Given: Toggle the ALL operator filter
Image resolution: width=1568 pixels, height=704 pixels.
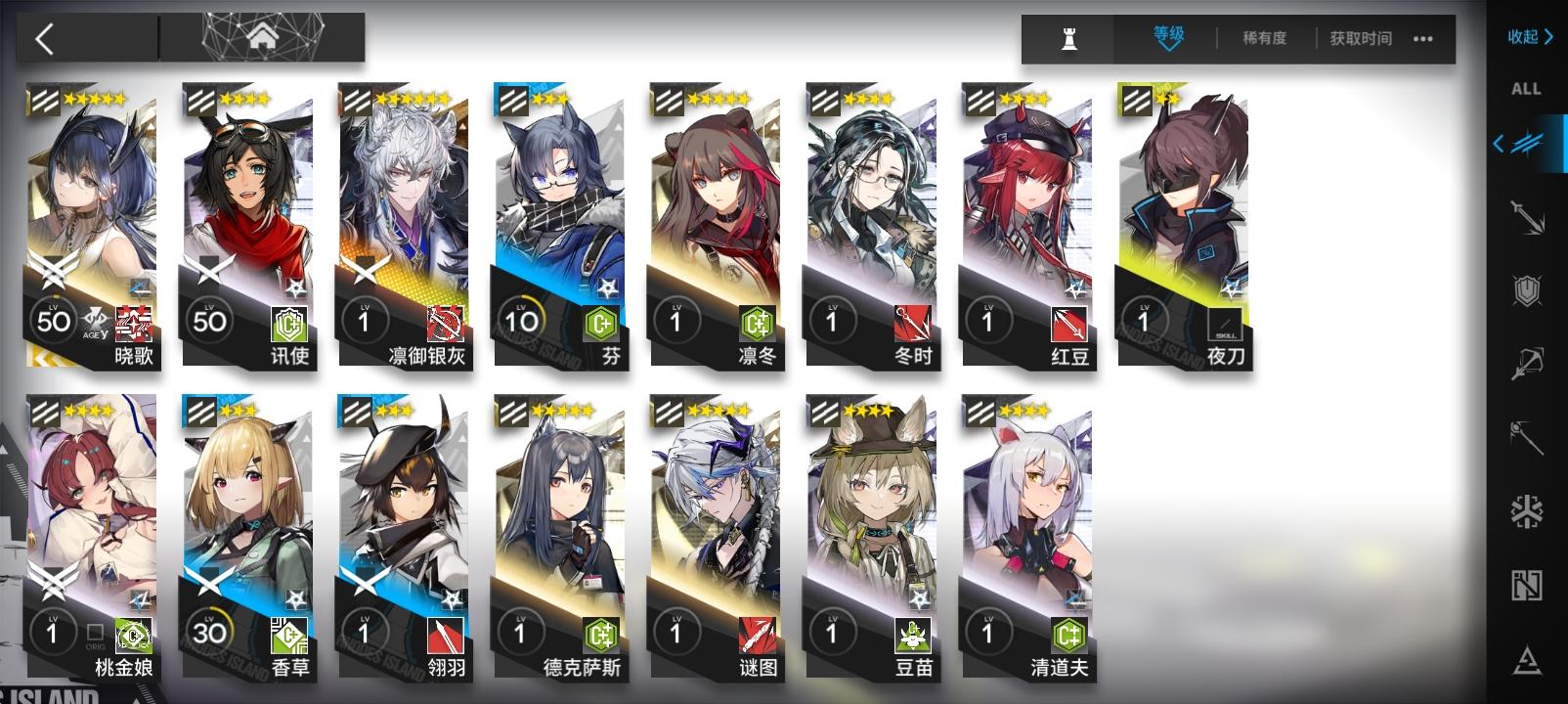Looking at the screenshot, I should pyautogui.click(x=1527, y=89).
